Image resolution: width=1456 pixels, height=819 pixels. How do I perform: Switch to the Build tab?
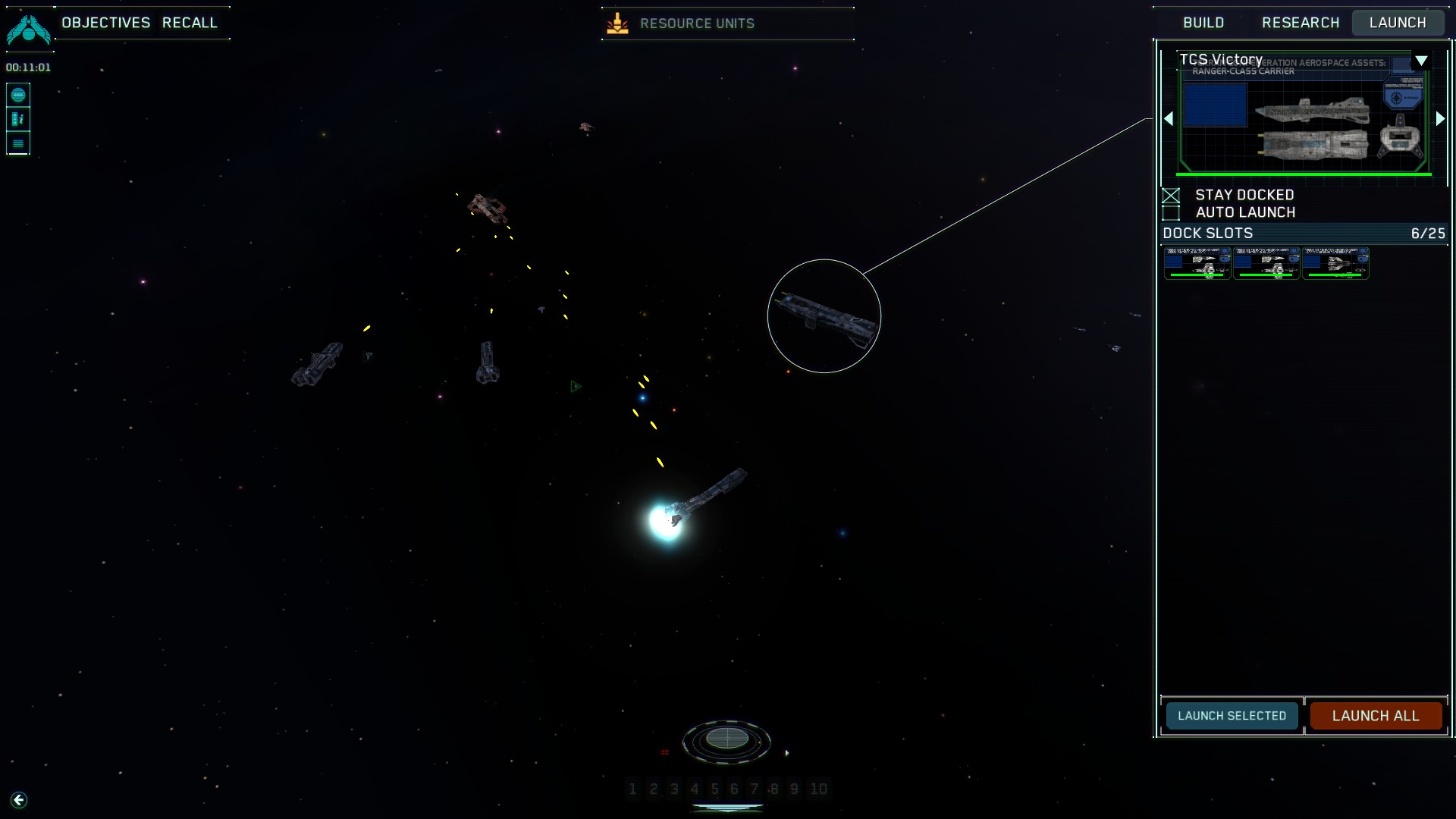pyautogui.click(x=1203, y=23)
